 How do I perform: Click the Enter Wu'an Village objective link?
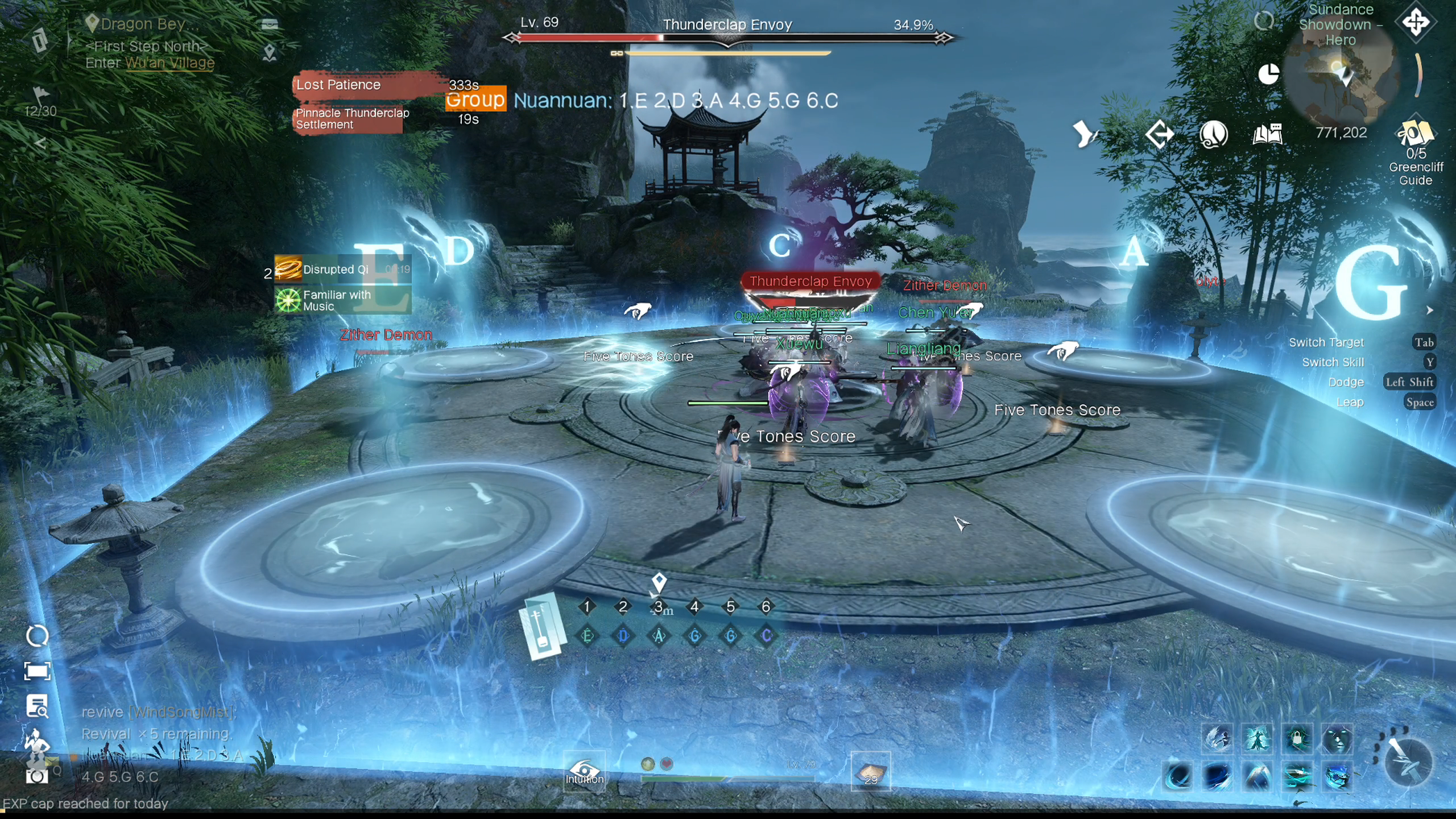coord(169,63)
